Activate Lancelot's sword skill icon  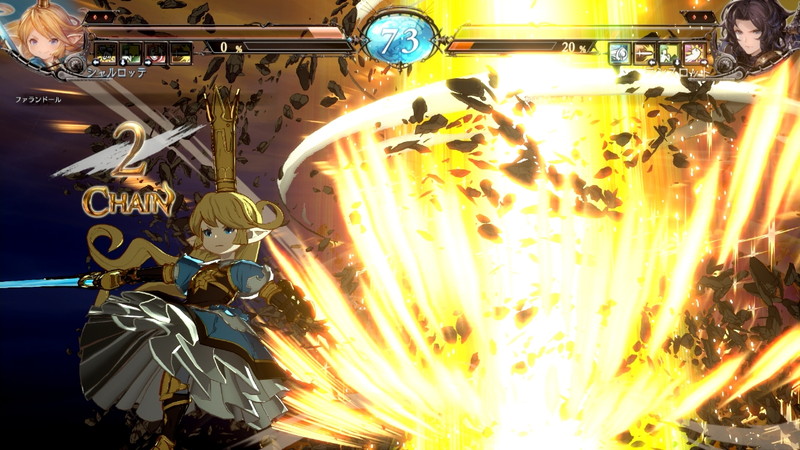point(645,52)
